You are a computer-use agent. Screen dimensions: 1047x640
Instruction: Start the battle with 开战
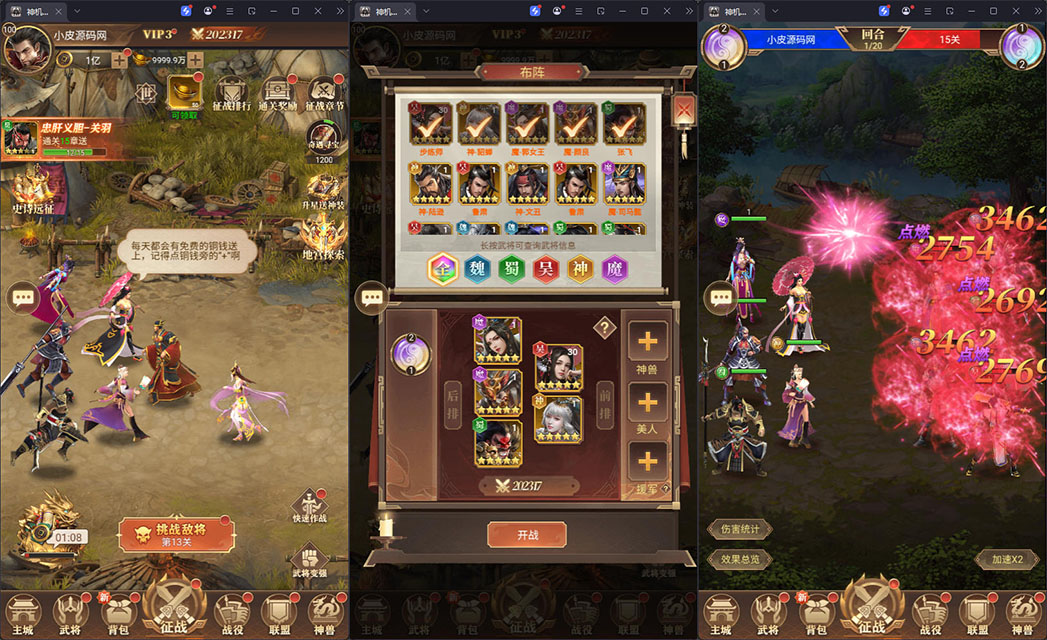pos(526,534)
